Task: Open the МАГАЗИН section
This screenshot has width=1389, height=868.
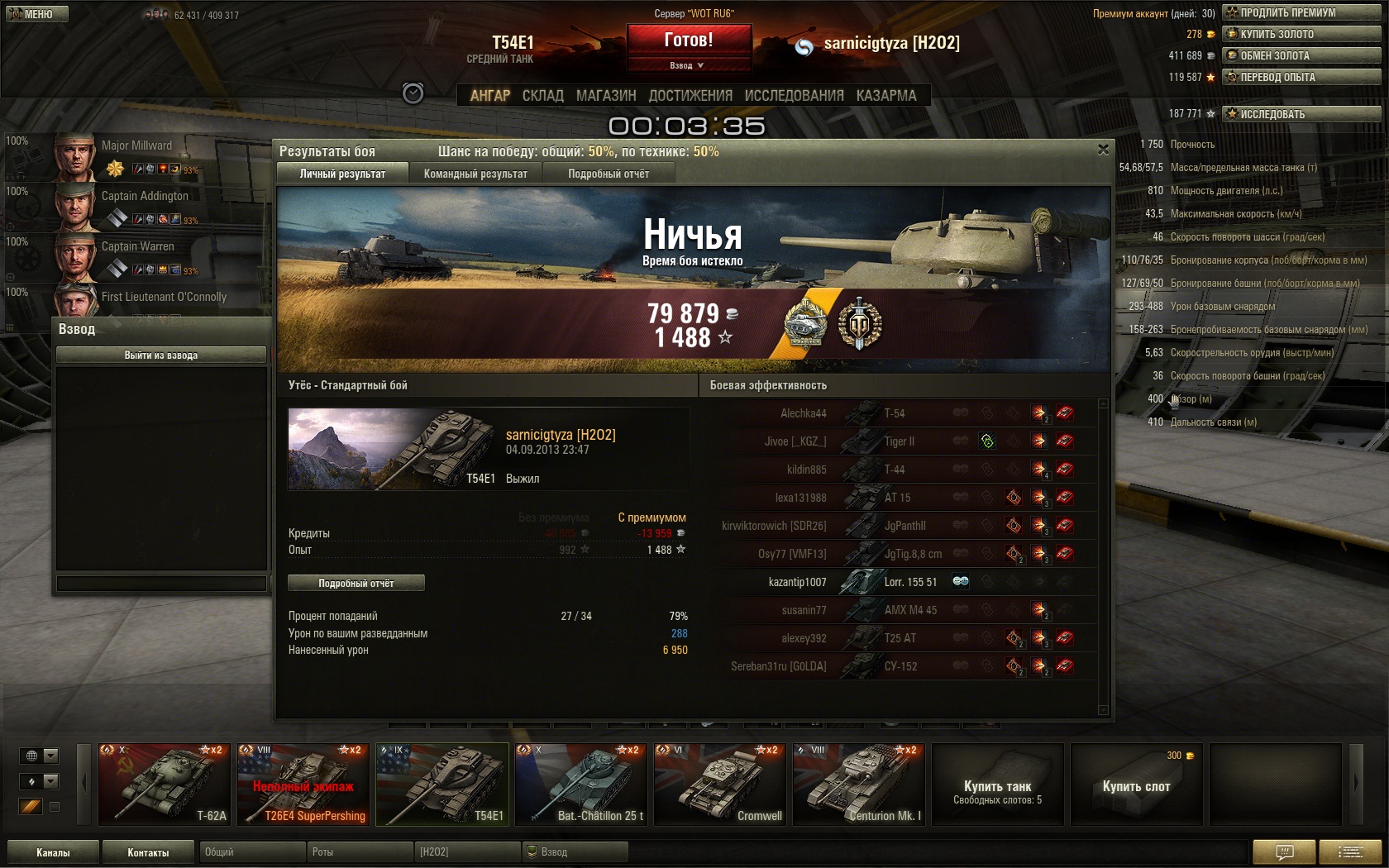Action: point(606,96)
